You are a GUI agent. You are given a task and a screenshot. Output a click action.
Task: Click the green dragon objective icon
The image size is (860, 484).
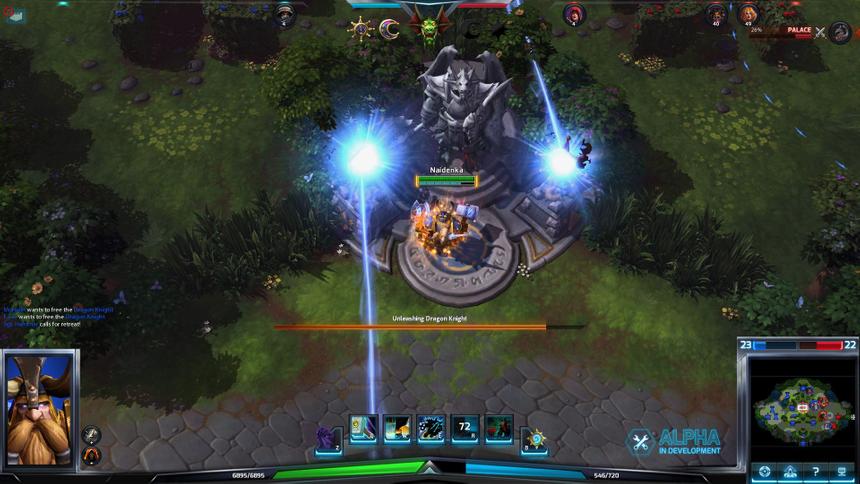(430, 28)
